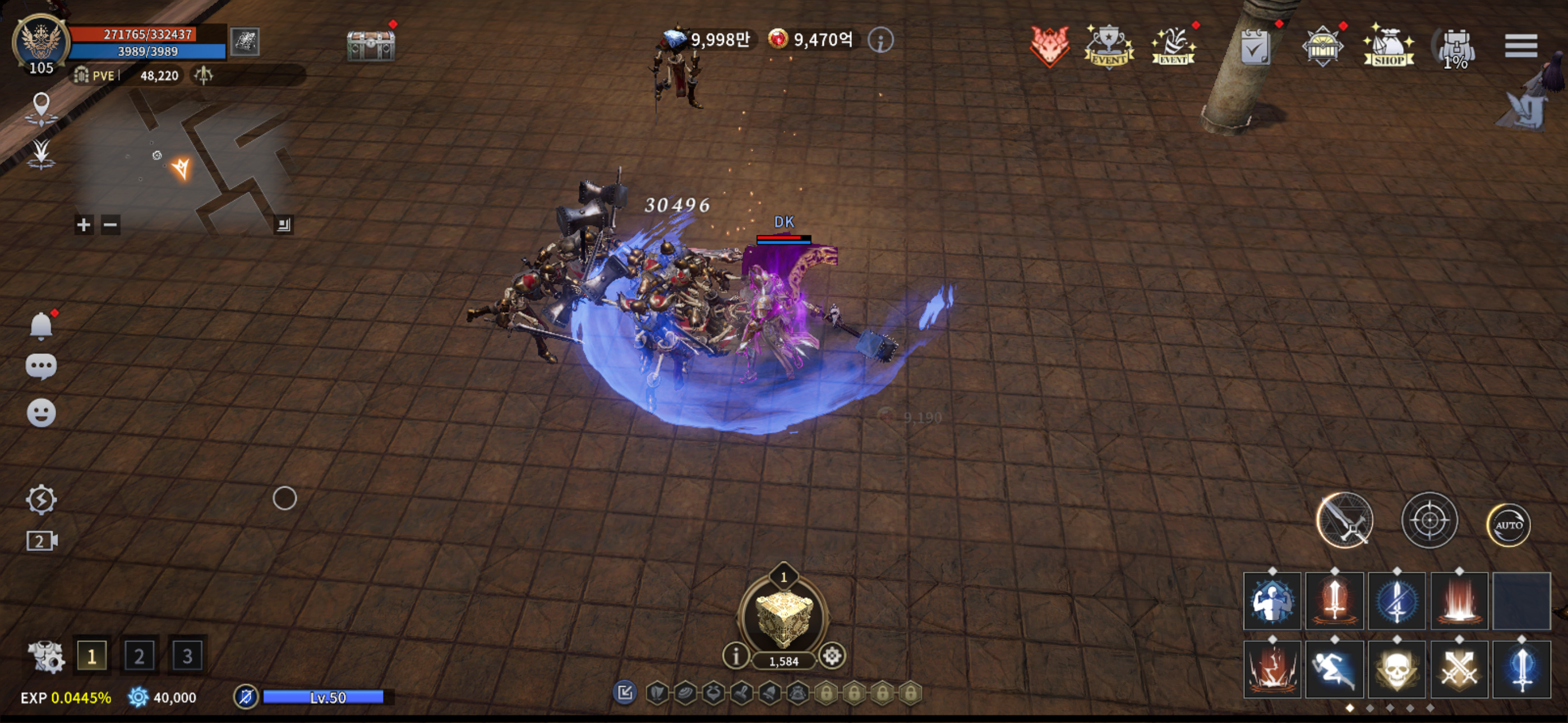The width and height of the screenshot is (1568, 723).
Task: Open the emoji emote menu
Action: click(x=41, y=413)
